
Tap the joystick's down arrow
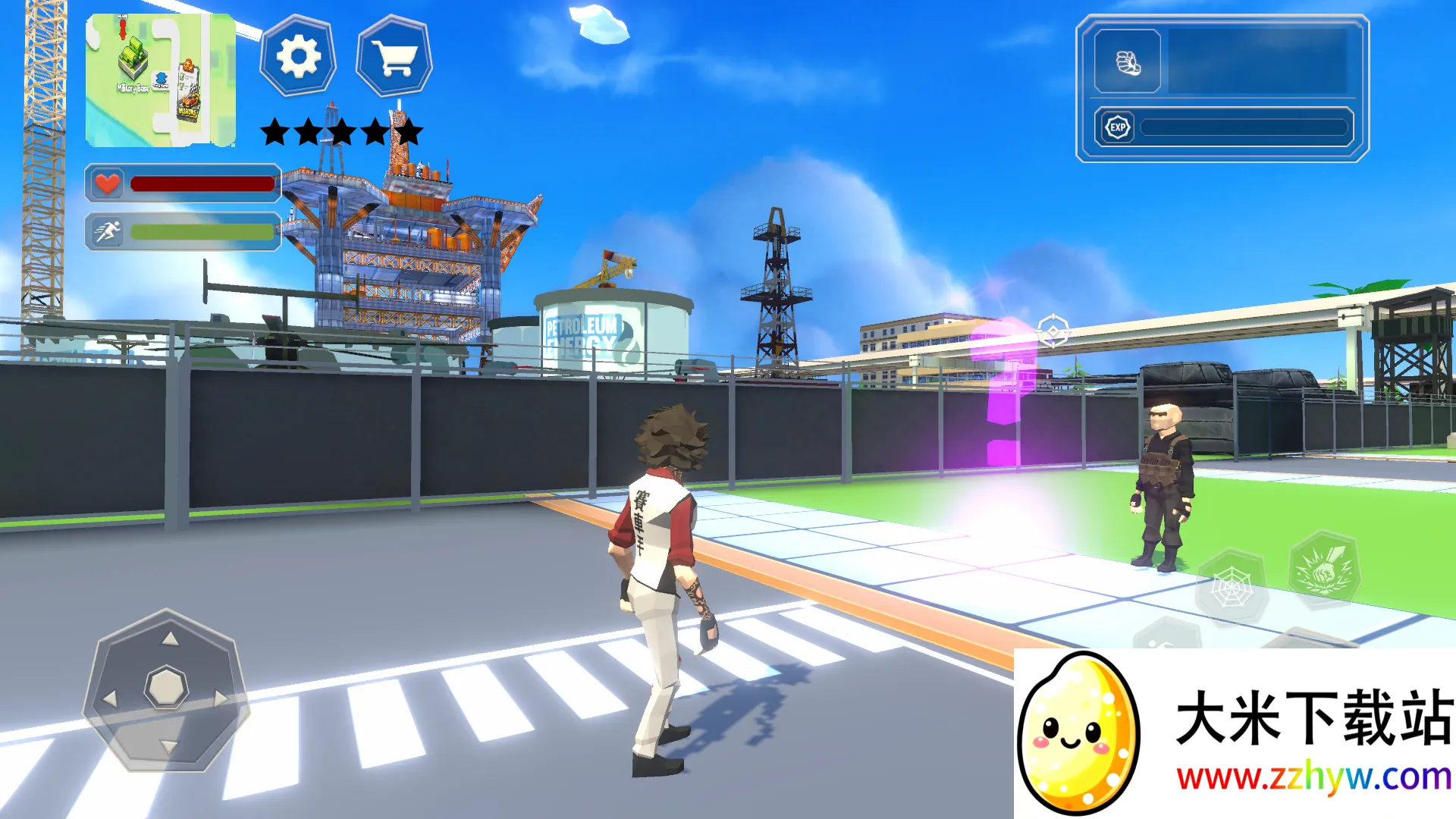pyautogui.click(x=168, y=747)
